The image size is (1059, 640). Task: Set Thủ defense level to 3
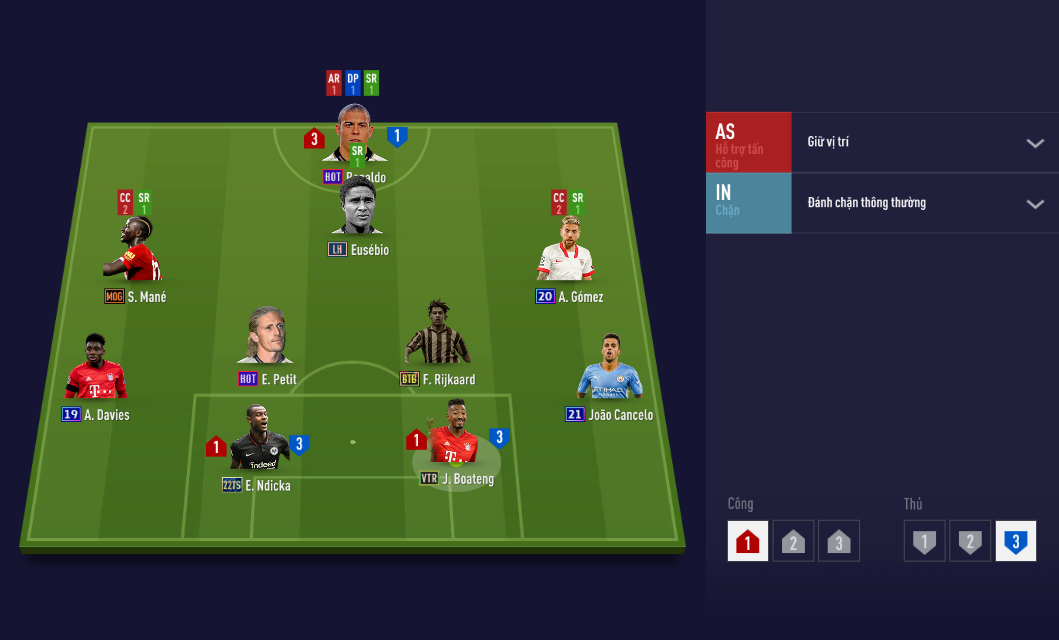[1015, 541]
